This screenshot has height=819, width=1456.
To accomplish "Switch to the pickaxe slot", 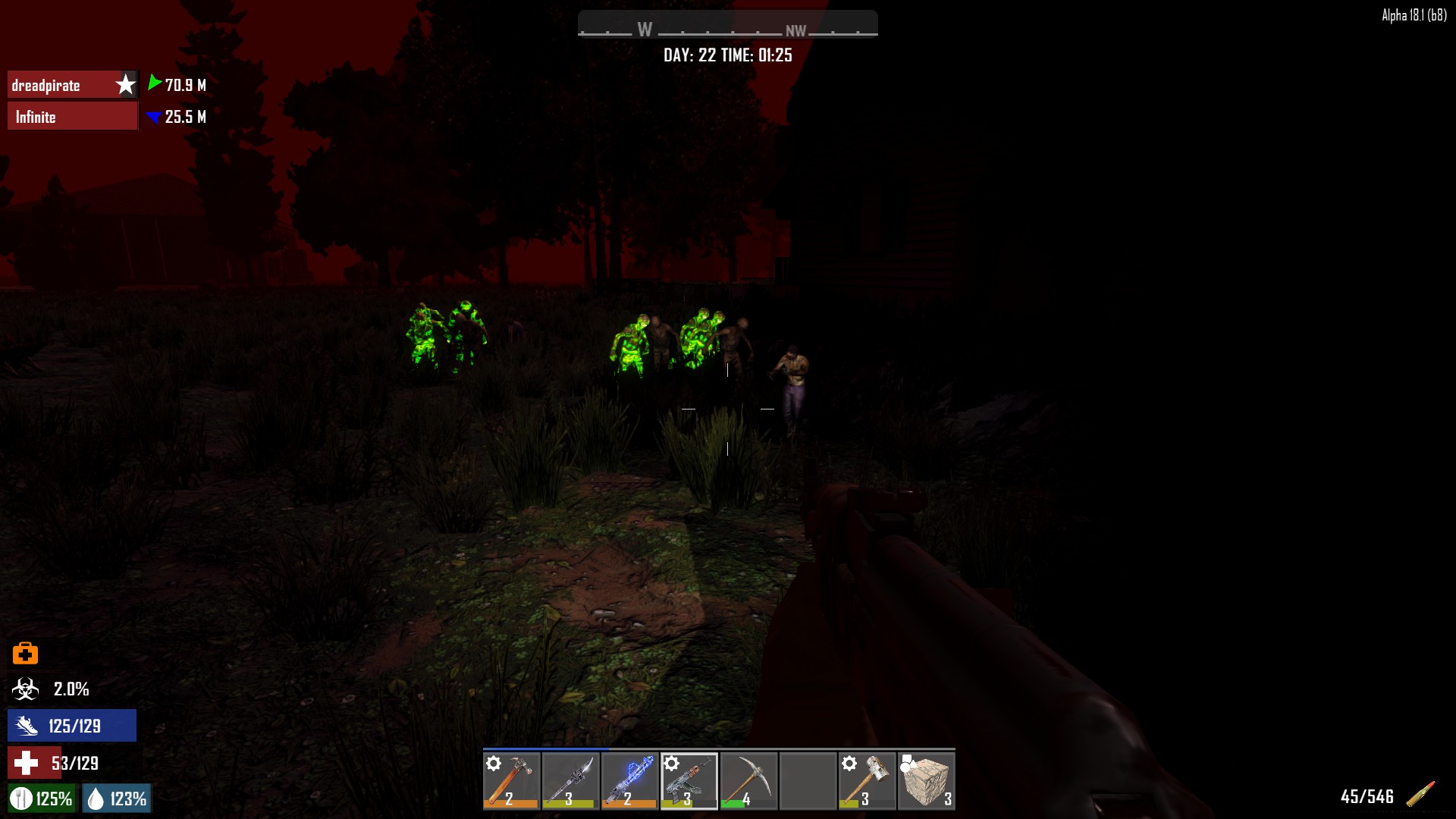I will 748,780.
